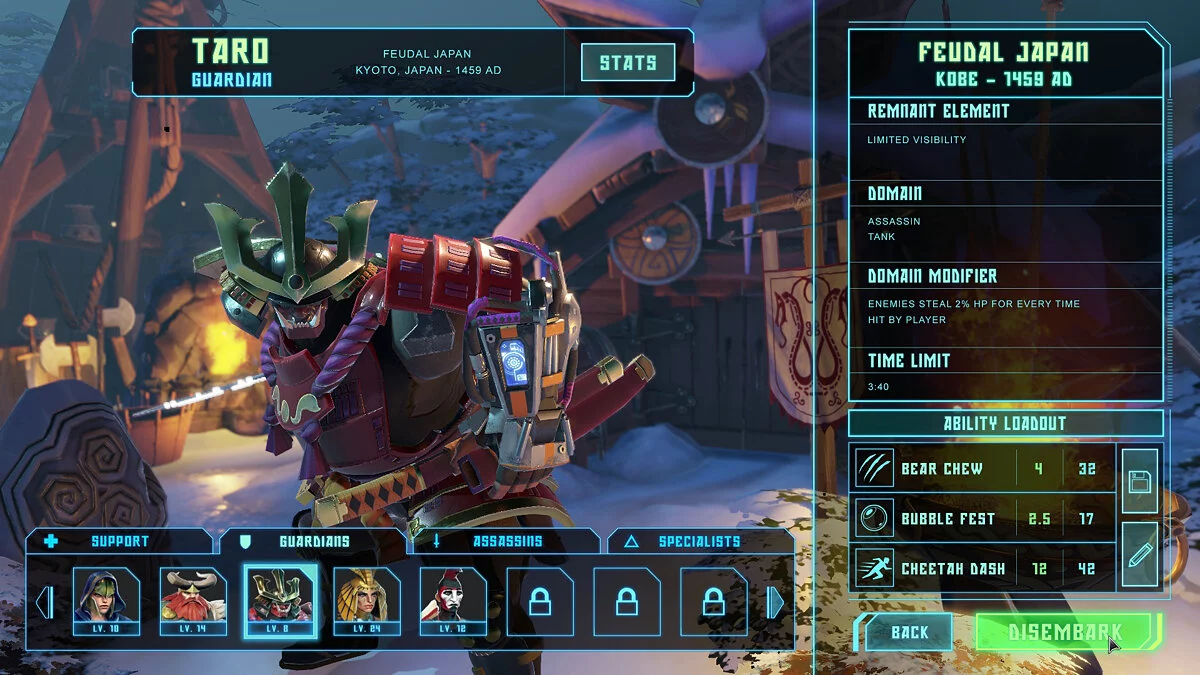1200x675 pixels.
Task: Select the Cheetah Dash ability row
Action: pos(983,568)
